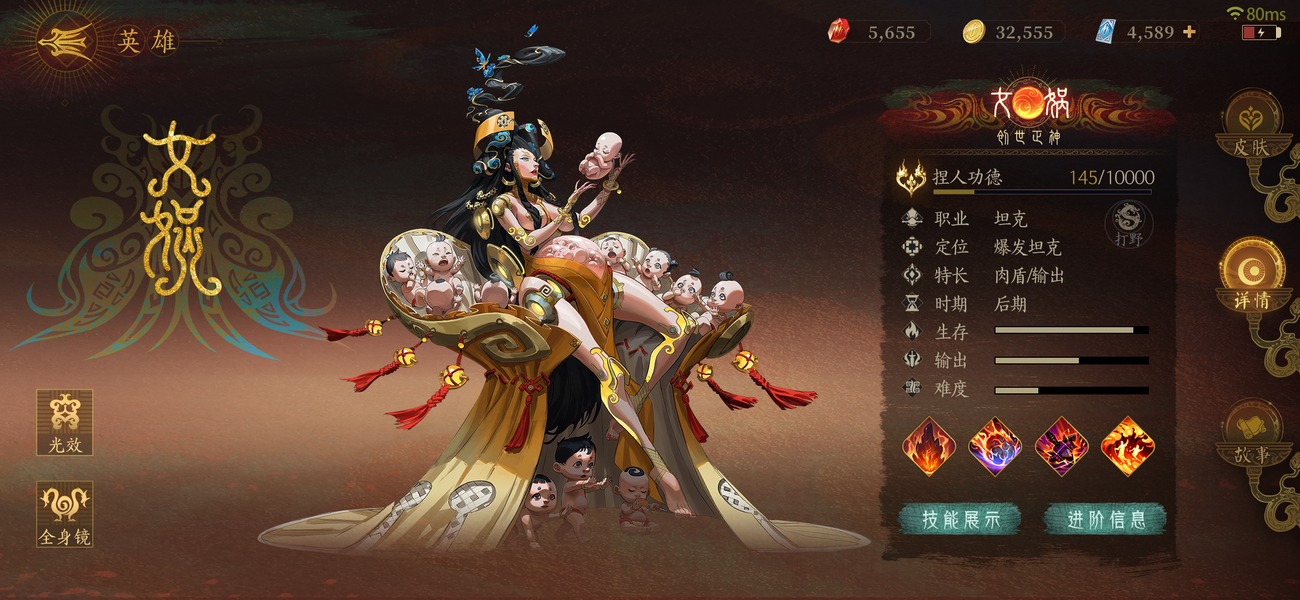View 进阶信息 advanced information
1300x600 pixels.
click(1105, 519)
